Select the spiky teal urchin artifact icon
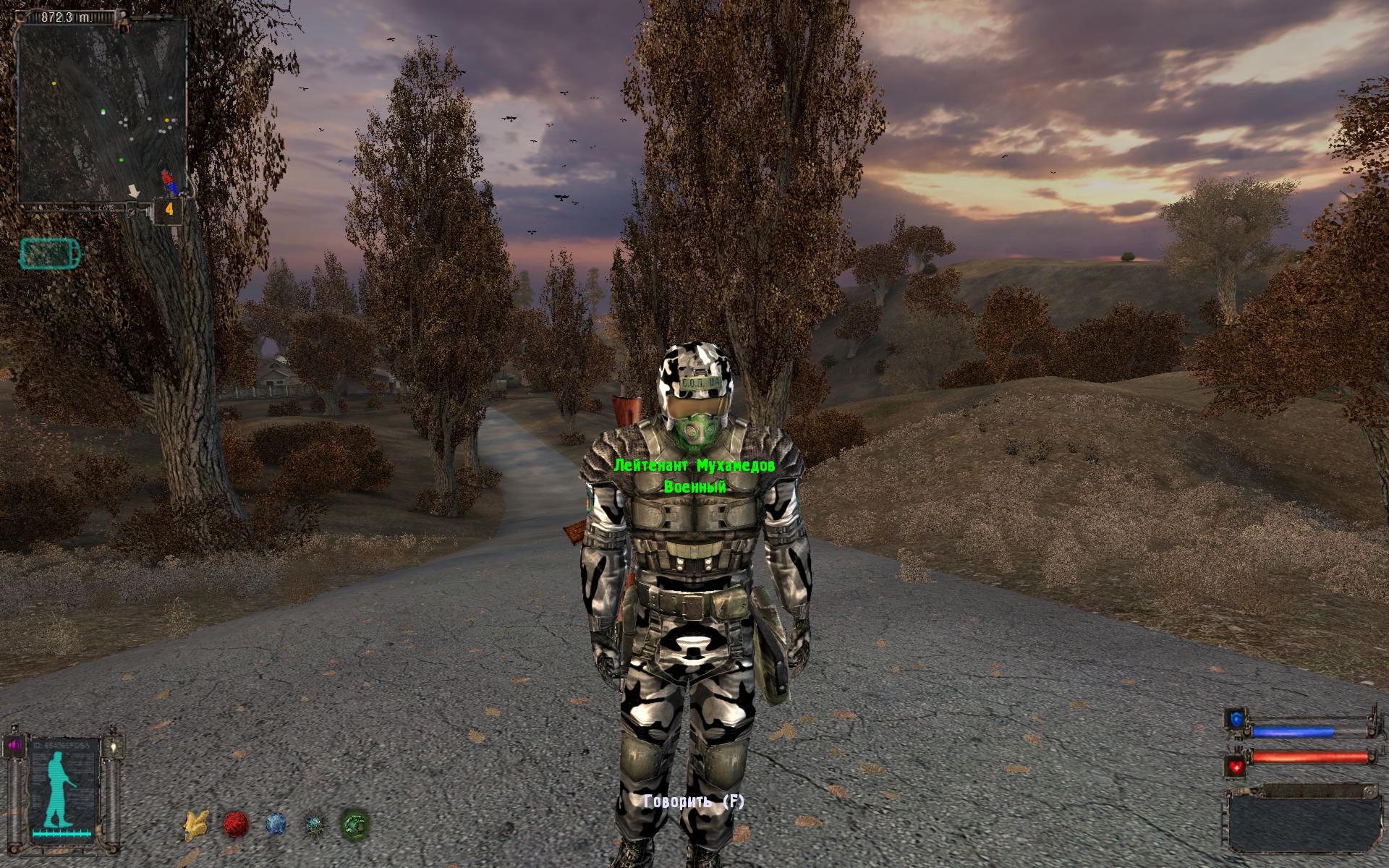Viewport: 1389px width, 868px height. point(315,824)
